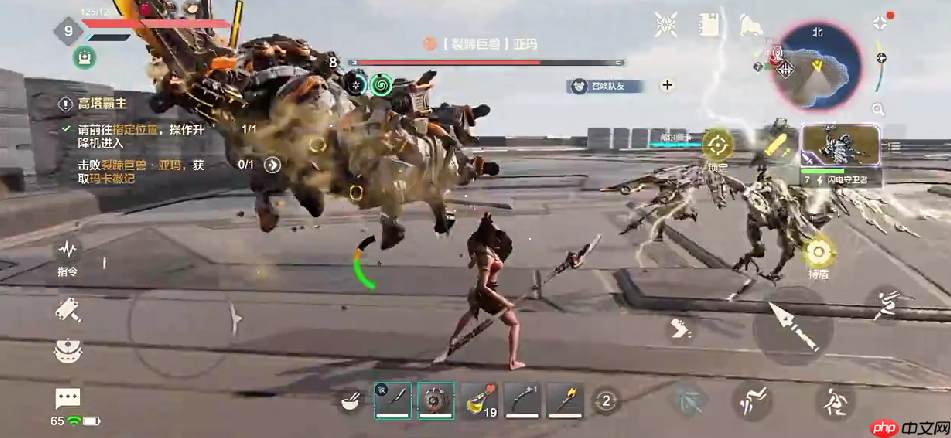Image resolution: width=951 pixels, height=438 pixels.
Task: Select the 闪电守卫者 mount portrait
Action: (840, 146)
